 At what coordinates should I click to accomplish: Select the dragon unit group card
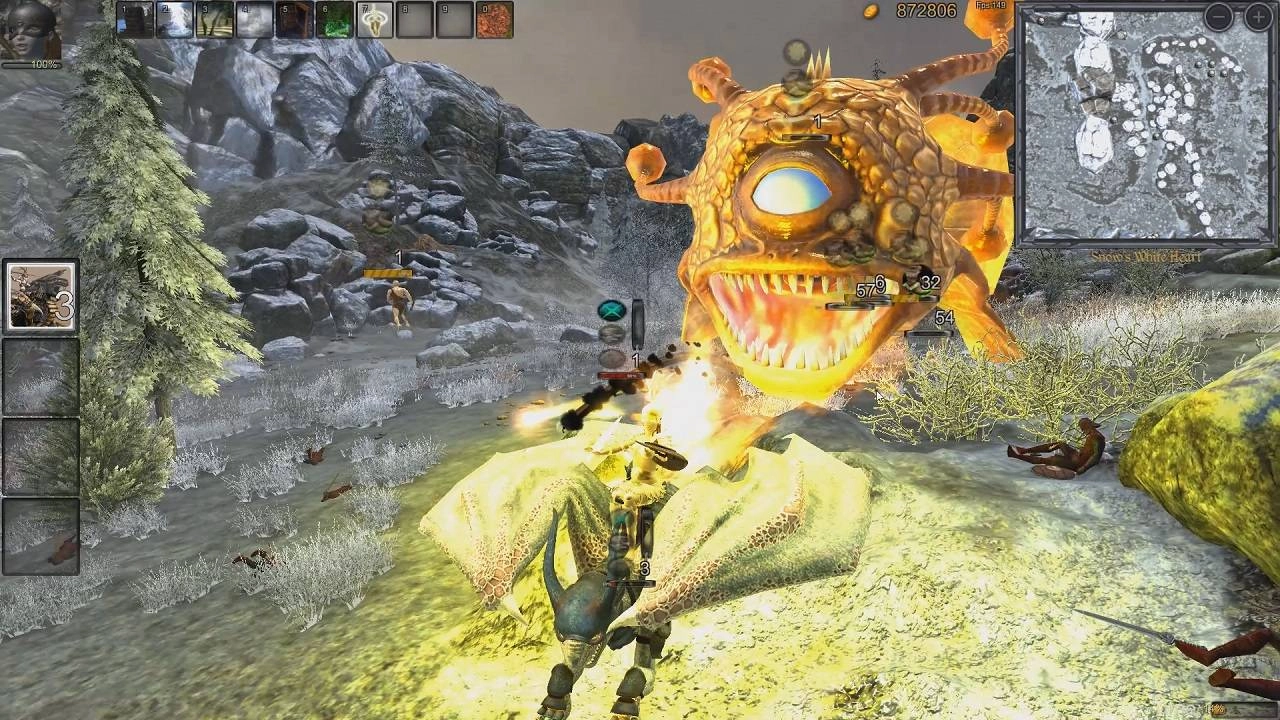[41, 296]
